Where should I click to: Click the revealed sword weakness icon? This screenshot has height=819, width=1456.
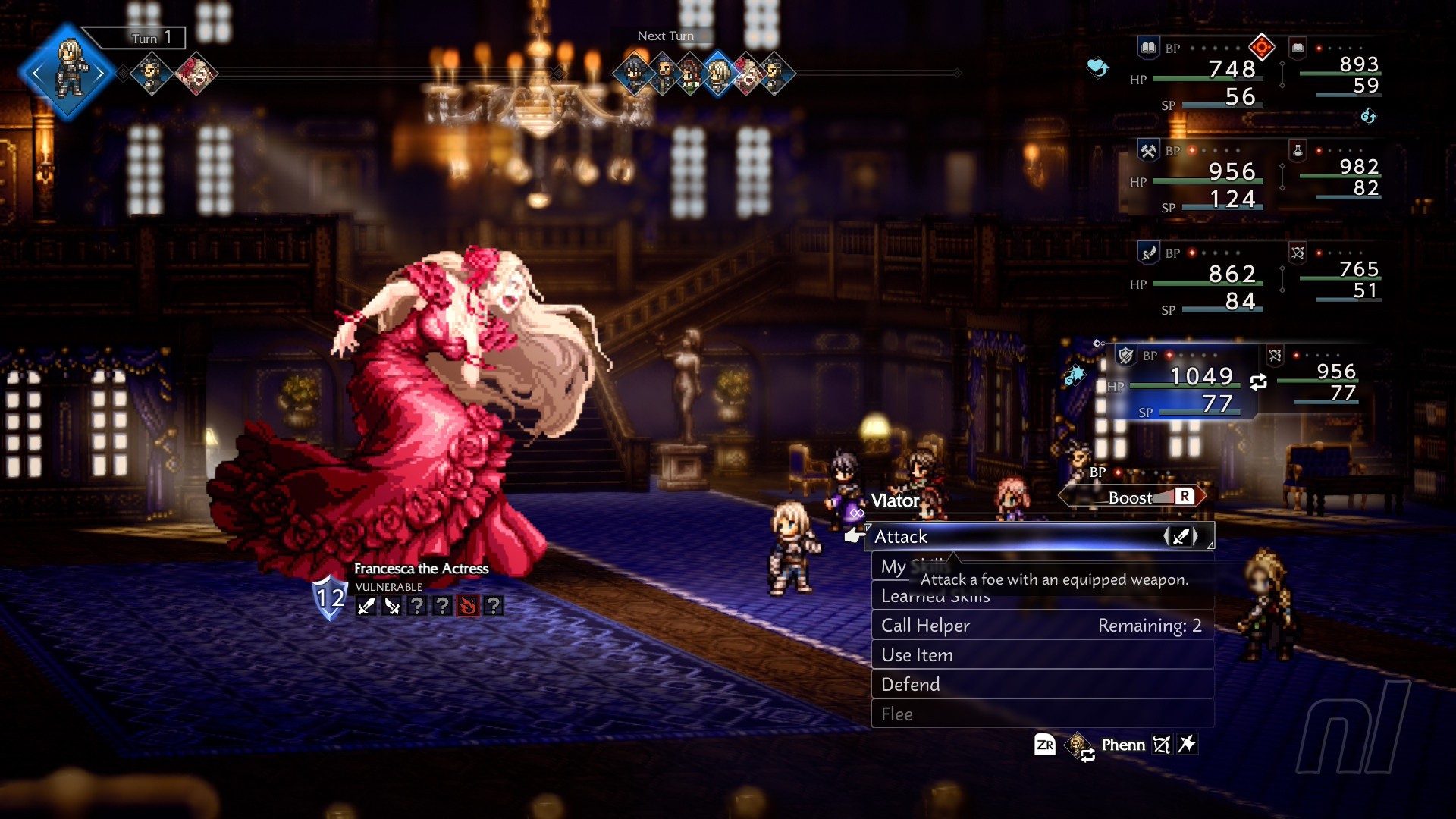pyautogui.click(x=366, y=606)
